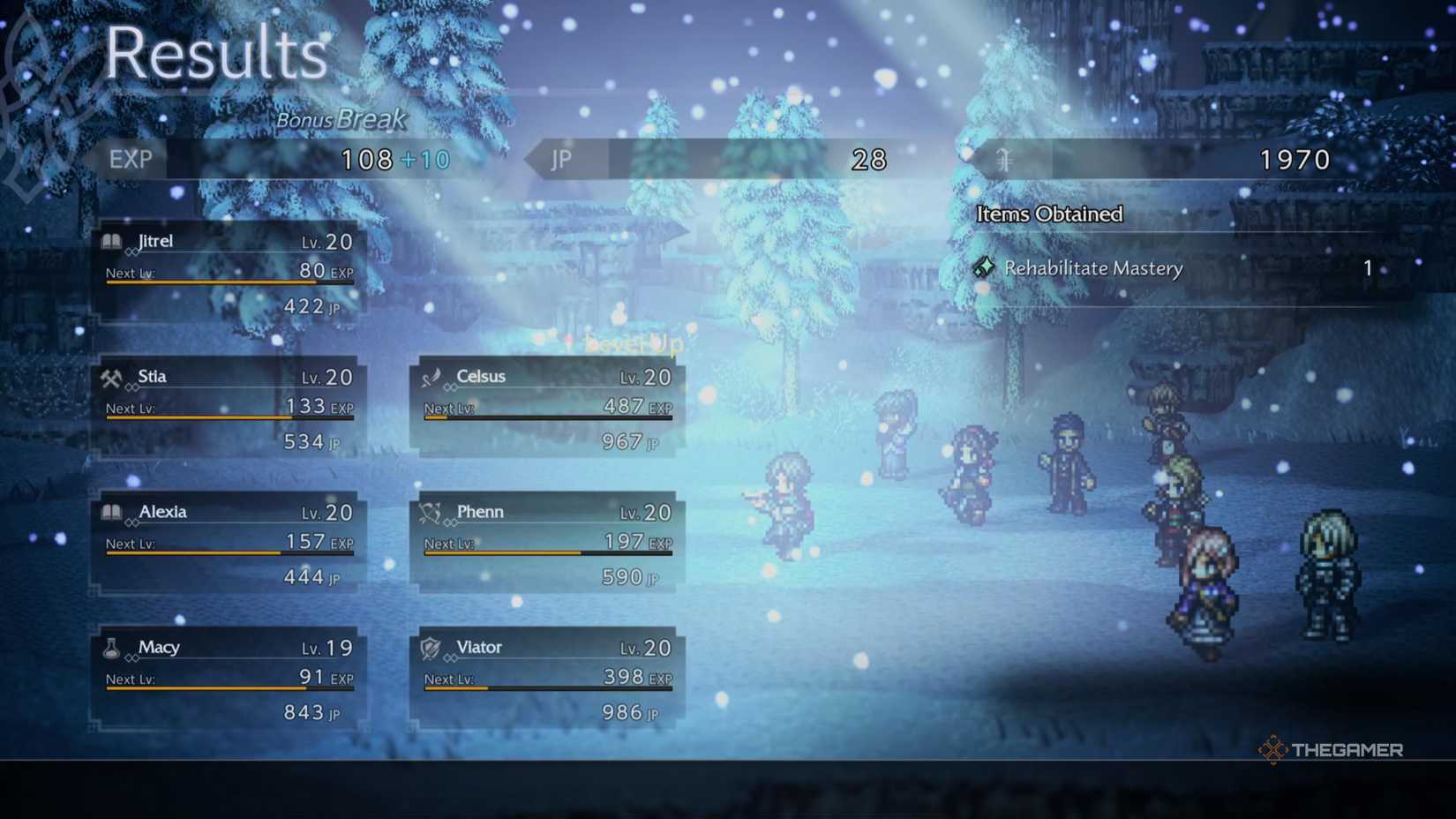Click the THEGAMER logo emblem
Screen dimensions: 1456x819
1274,751
